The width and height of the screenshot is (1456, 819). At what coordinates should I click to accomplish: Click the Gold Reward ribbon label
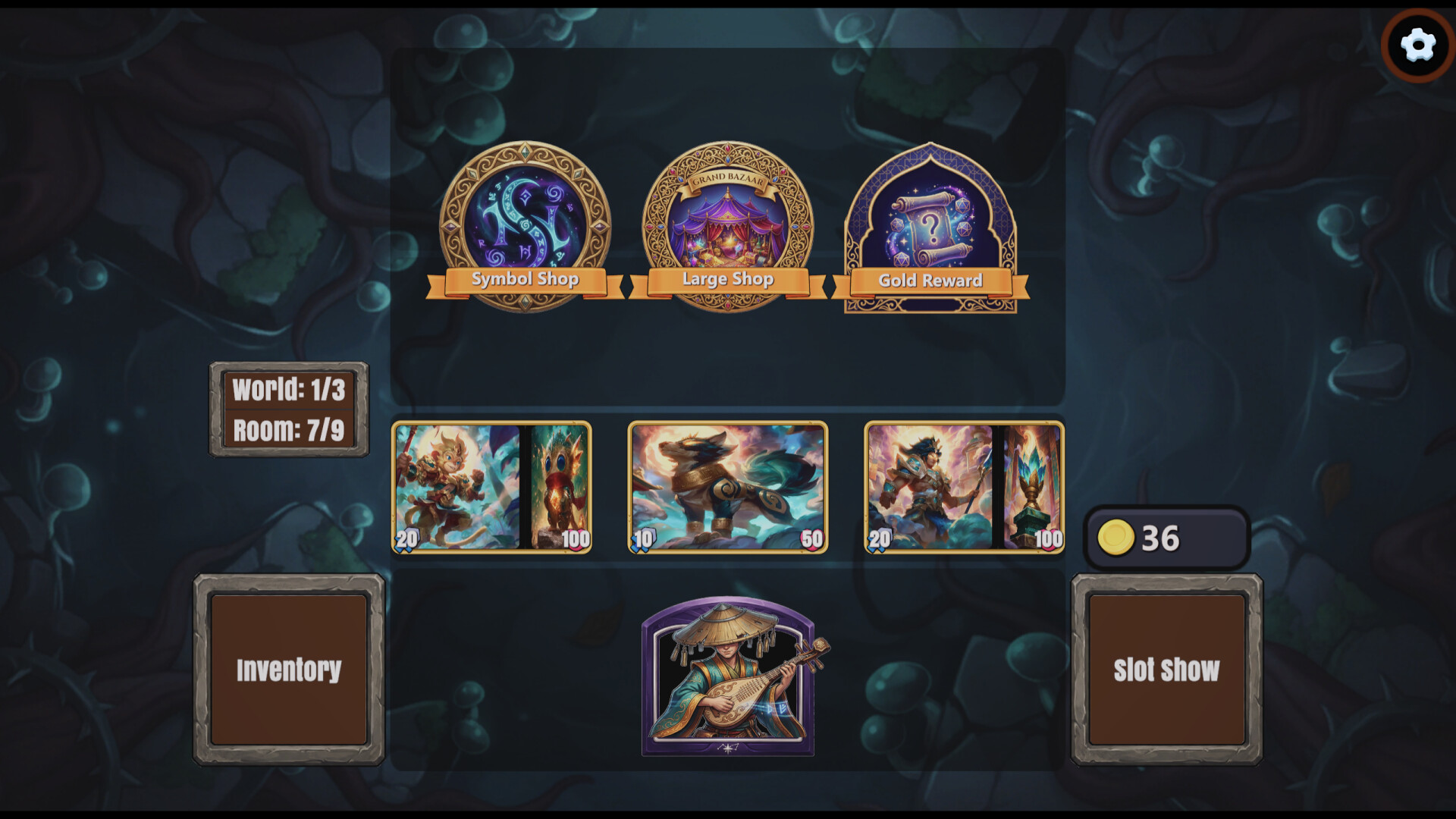tap(930, 281)
